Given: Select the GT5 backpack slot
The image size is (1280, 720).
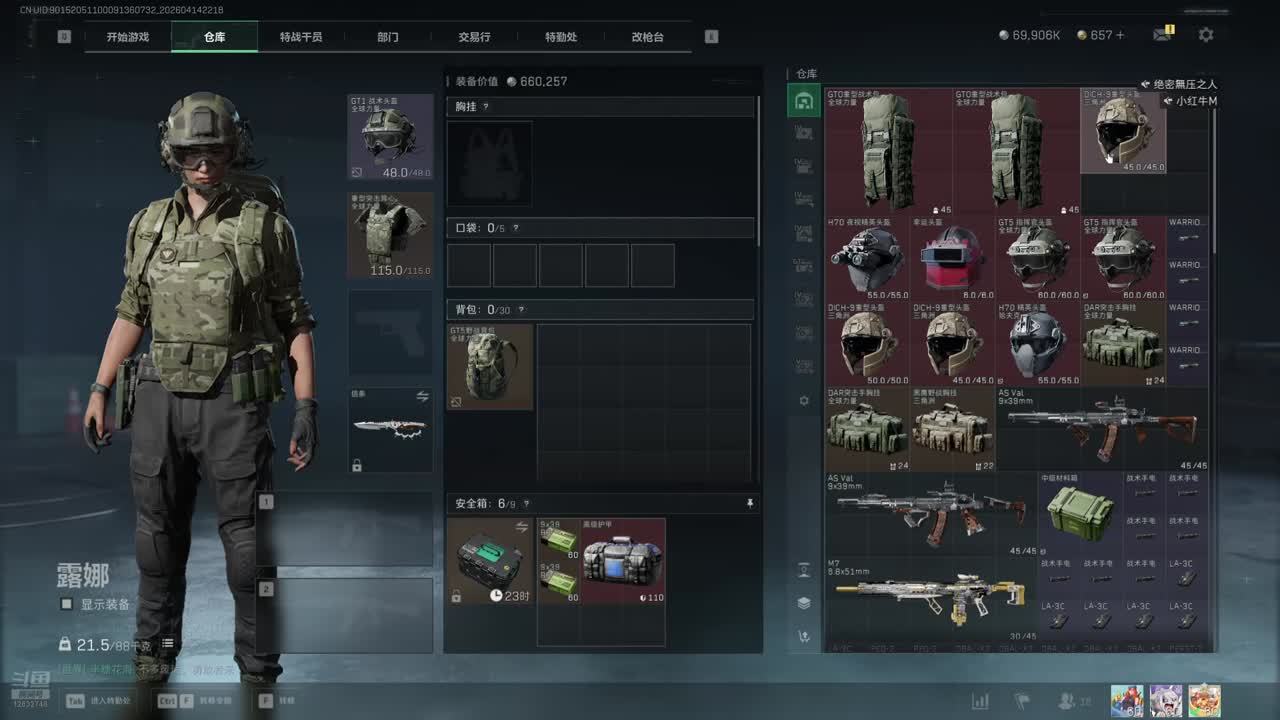Looking at the screenshot, I should (490, 366).
